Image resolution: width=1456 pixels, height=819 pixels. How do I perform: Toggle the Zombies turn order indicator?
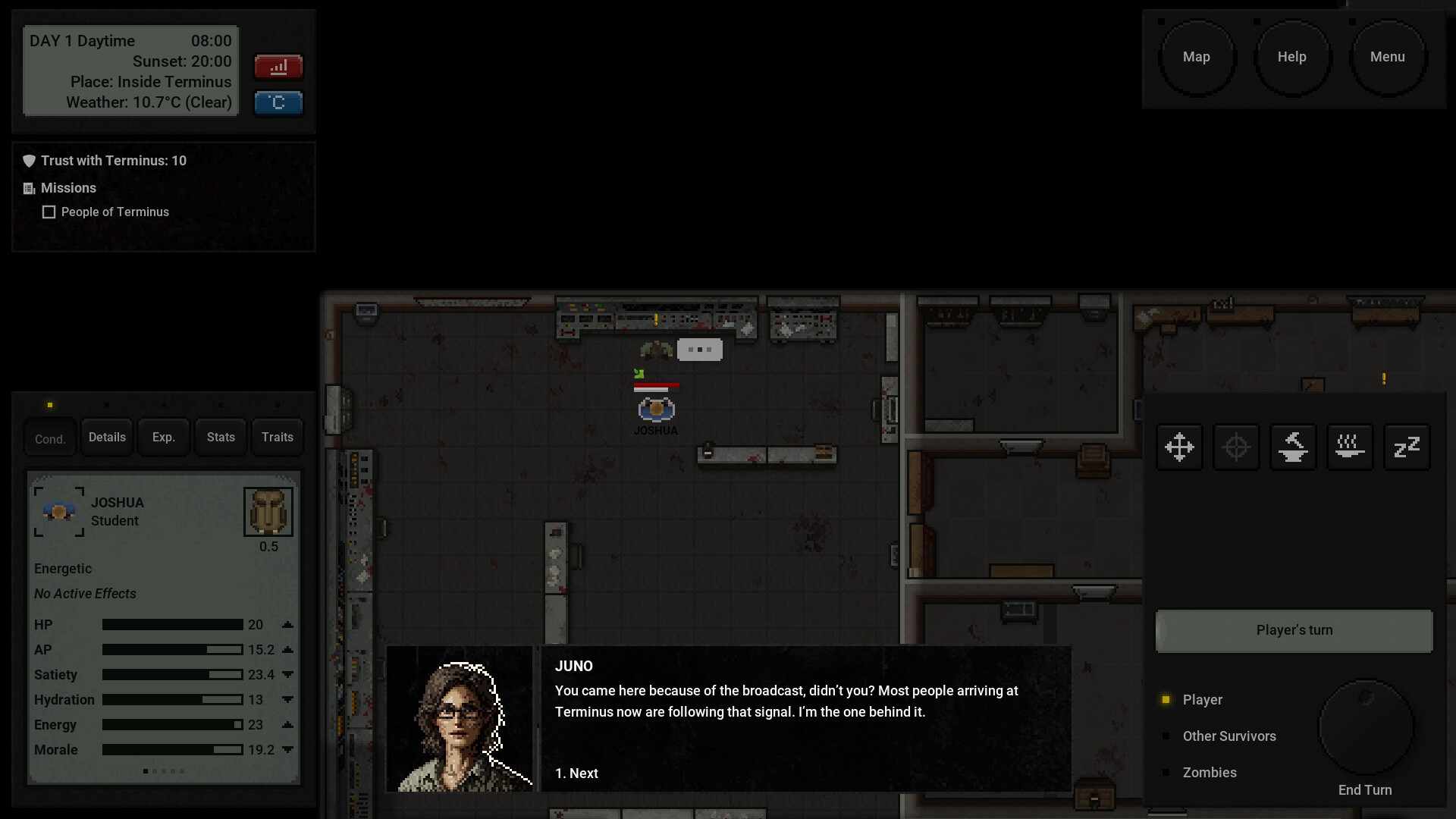(x=1166, y=772)
